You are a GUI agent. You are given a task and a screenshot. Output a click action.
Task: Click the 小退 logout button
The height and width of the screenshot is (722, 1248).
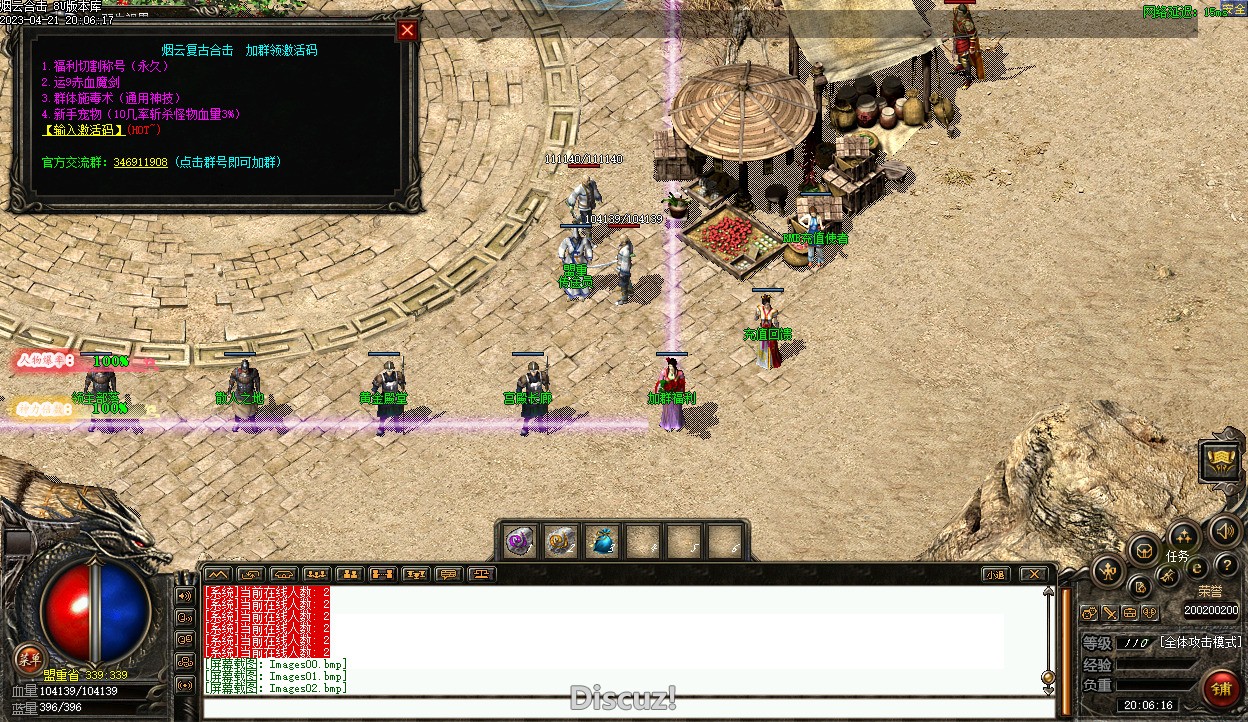[994, 574]
